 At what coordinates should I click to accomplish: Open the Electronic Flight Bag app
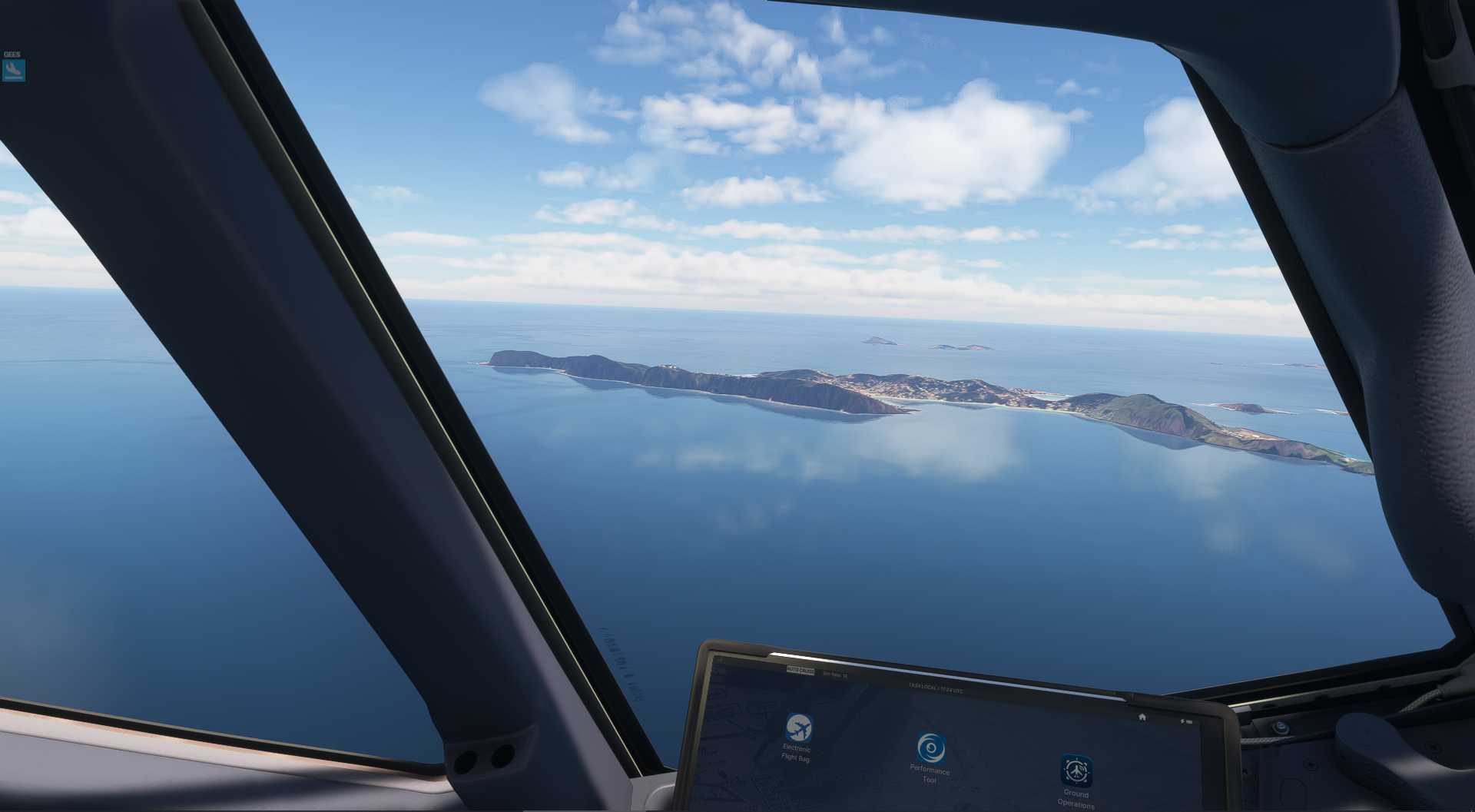799,727
